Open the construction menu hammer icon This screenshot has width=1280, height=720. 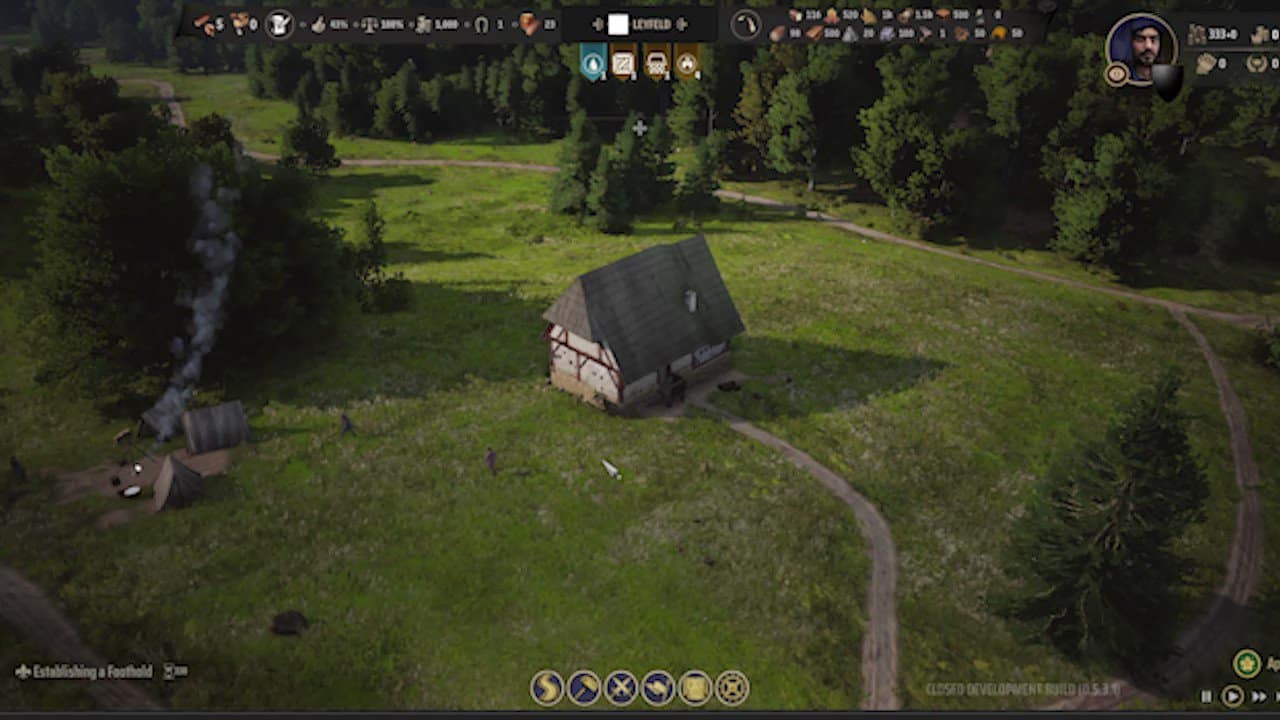(x=583, y=685)
